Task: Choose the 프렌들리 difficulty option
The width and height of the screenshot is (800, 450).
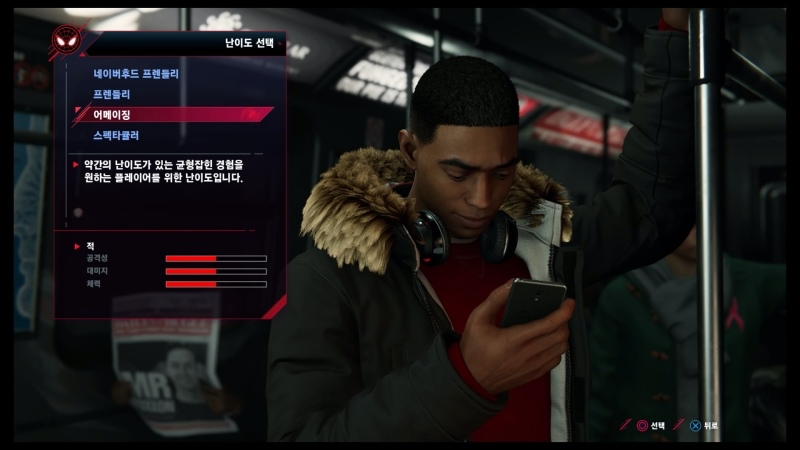Action: click(x=114, y=93)
